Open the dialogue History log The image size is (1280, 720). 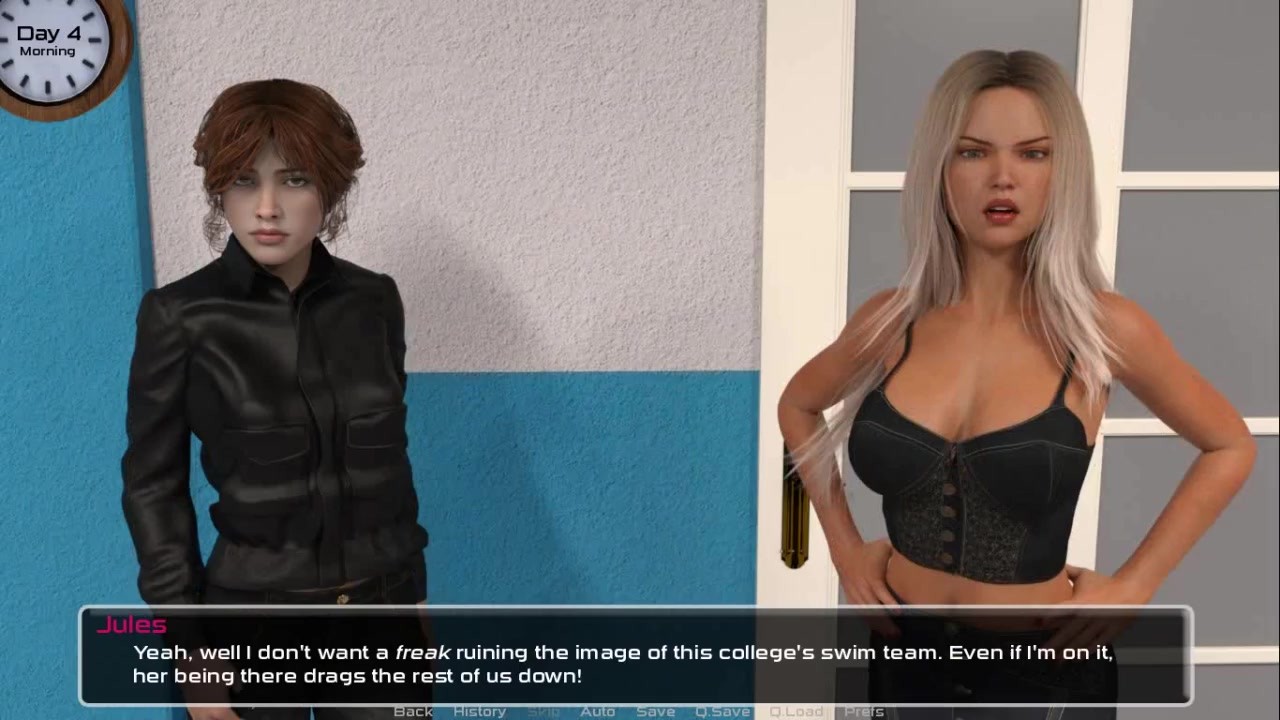click(479, 711)
